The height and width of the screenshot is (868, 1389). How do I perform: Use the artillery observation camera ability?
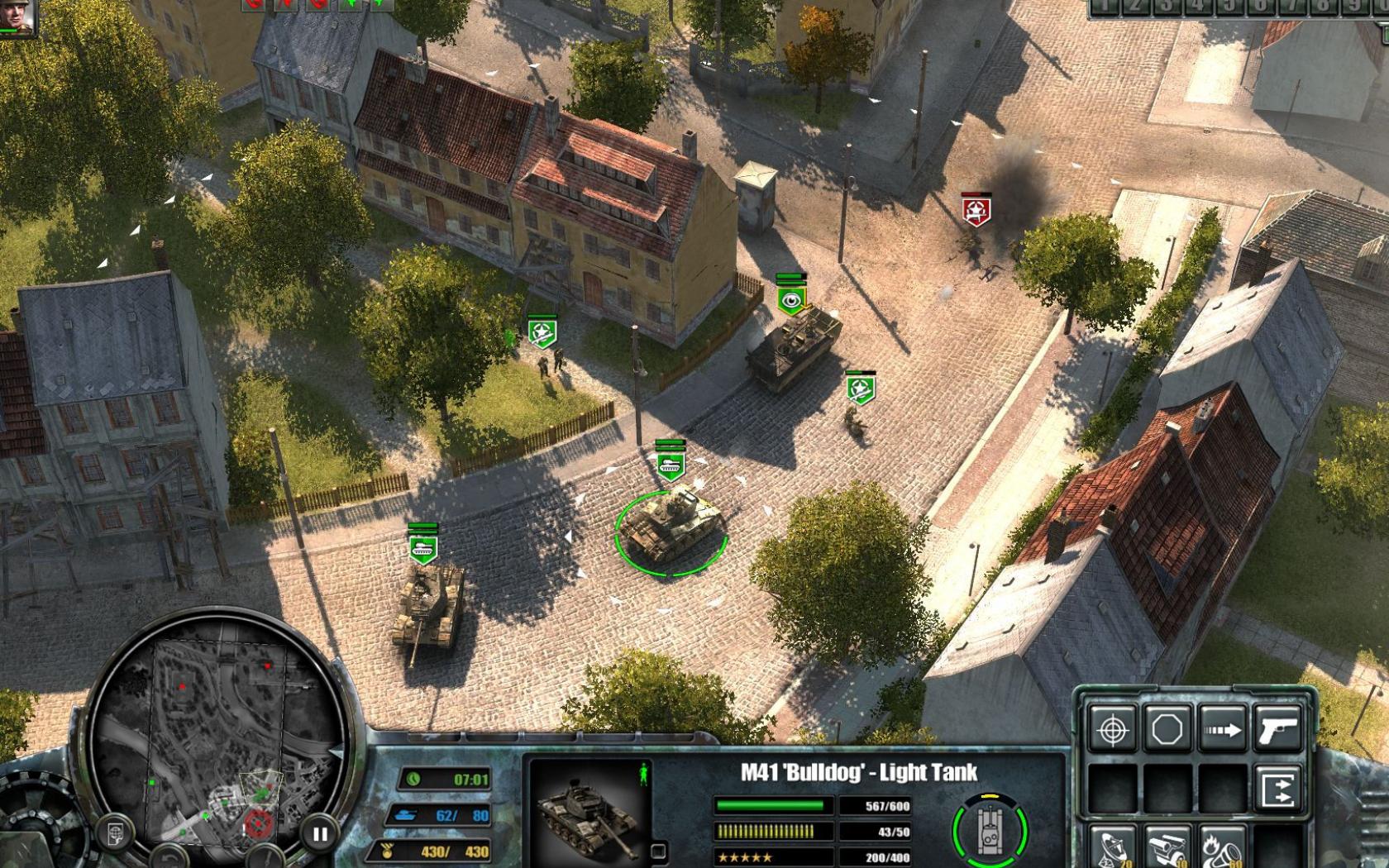pyautogui.click(x=1167, y=846)
